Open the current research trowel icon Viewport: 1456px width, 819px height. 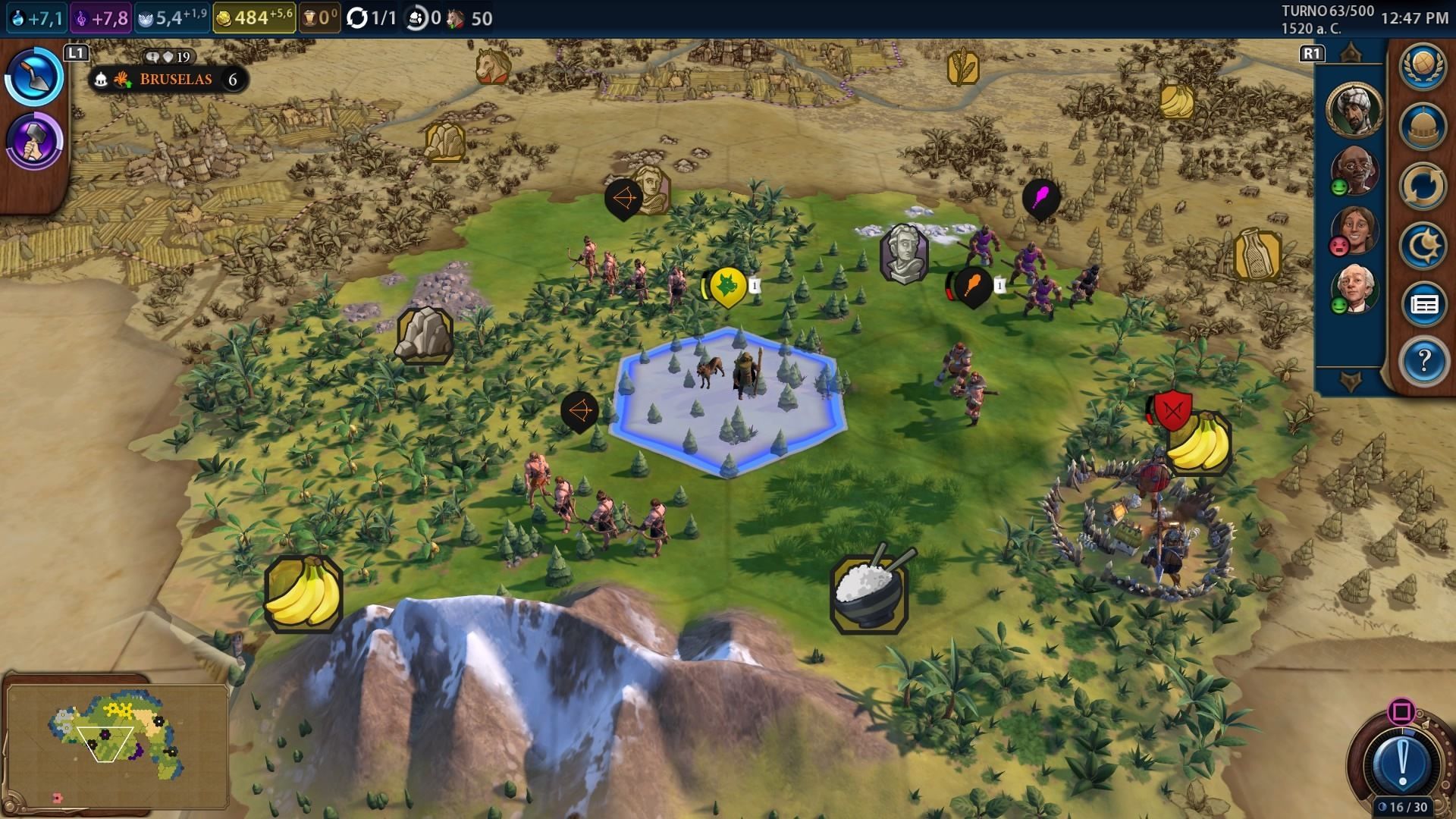34,77
